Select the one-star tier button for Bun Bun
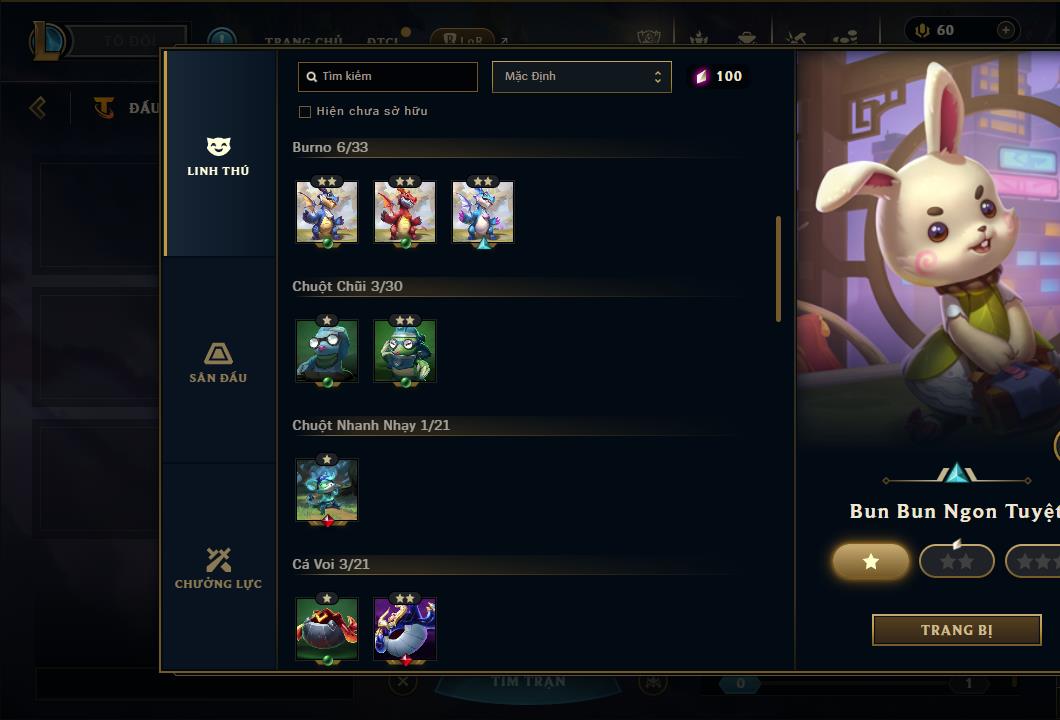Screen dimensions: 1060x720 pos(871,561)
